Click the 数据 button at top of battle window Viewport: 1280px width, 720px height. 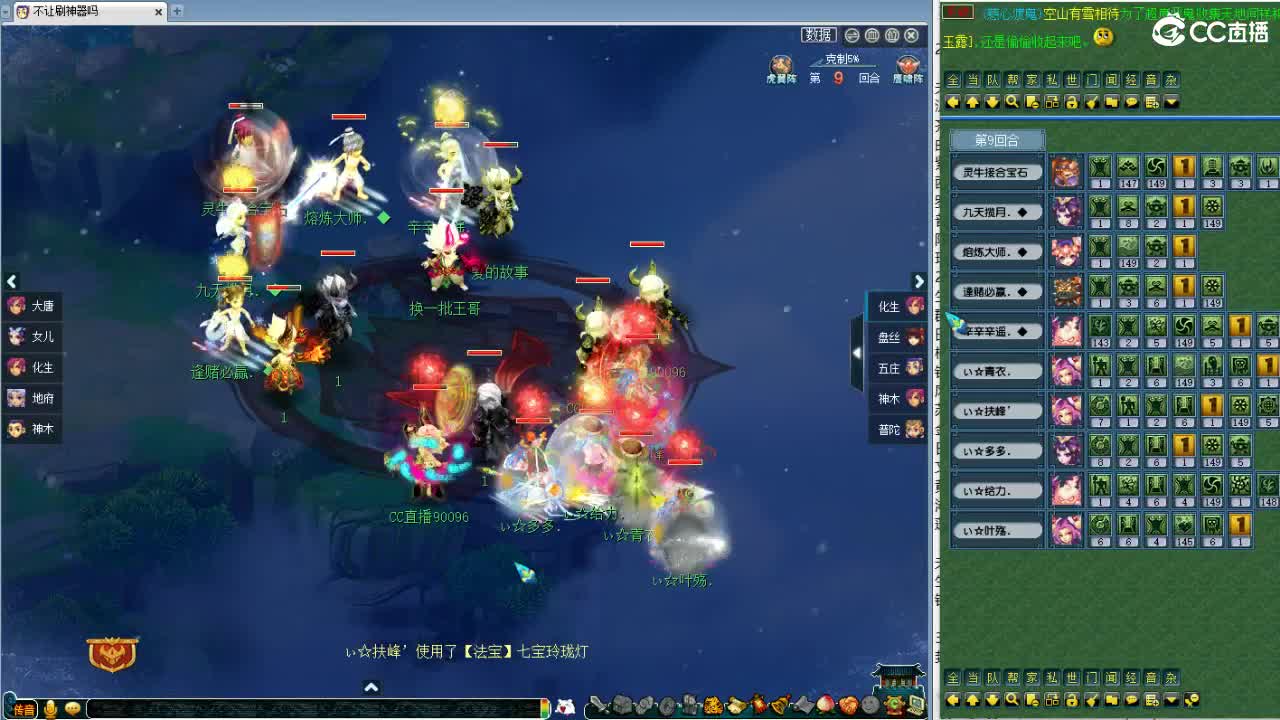[818, 33]
